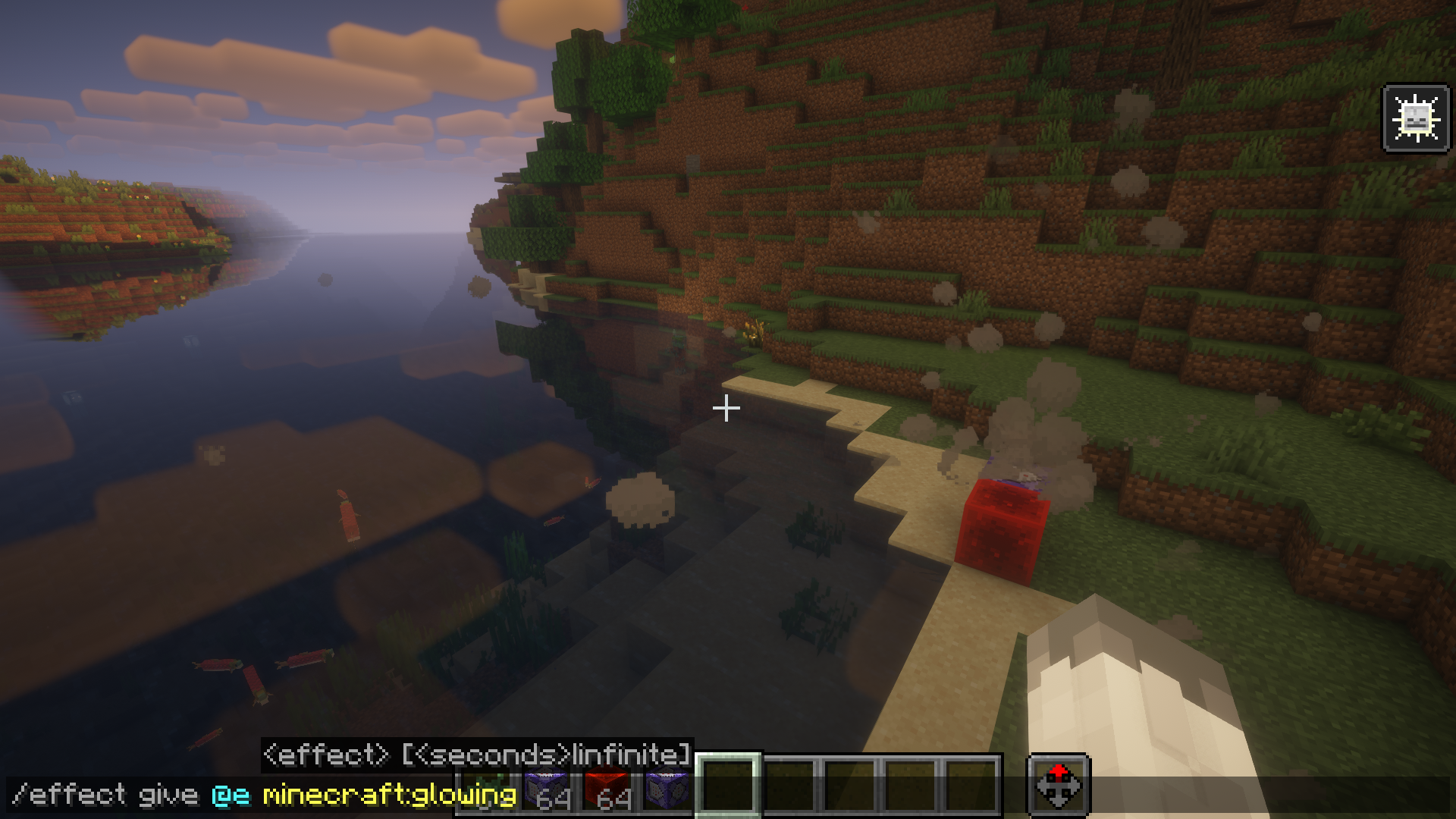Screen dimensions: 1456x819
Task: Click the offhand slot with red-arrow item
Action: click(x=1059, y=786)
